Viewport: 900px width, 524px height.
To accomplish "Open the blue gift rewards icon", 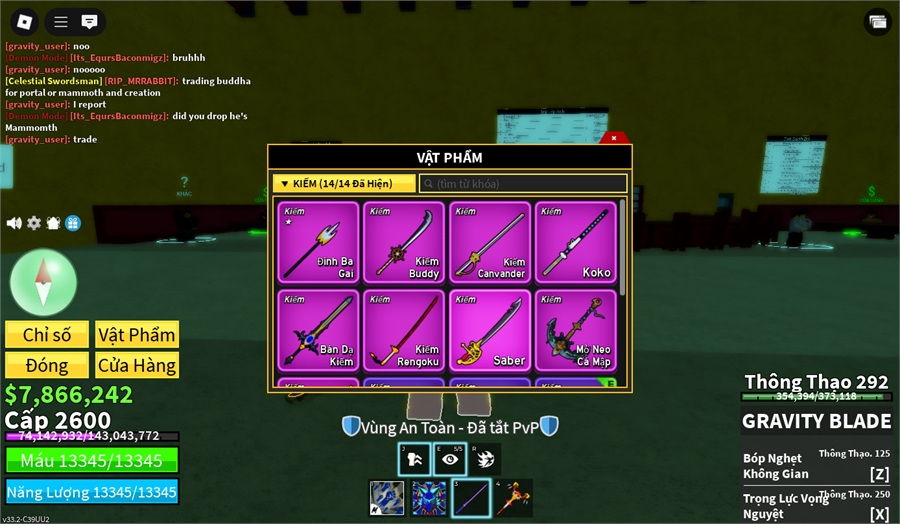I will [x=72, y=223].
